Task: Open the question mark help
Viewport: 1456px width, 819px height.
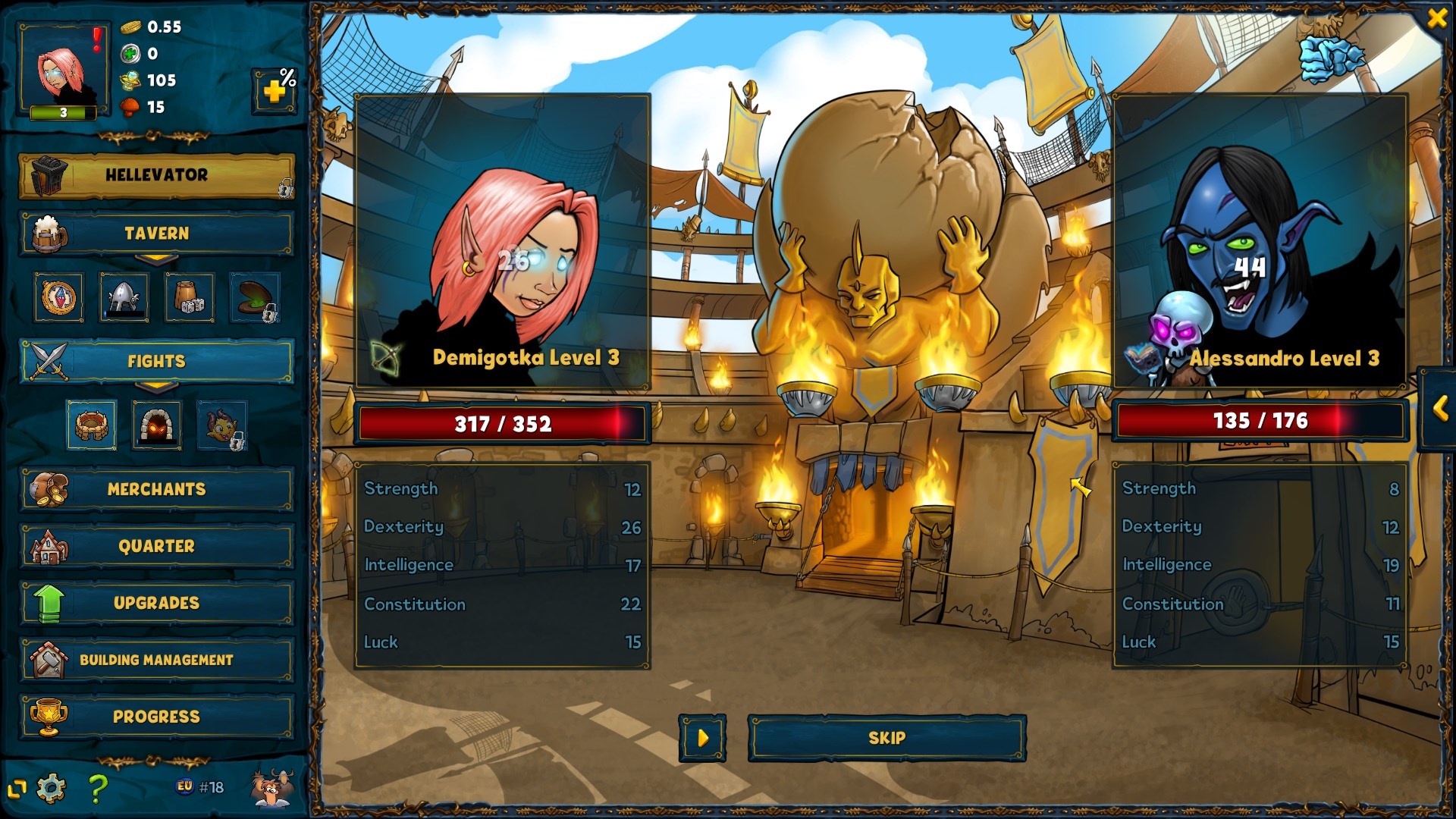Action: pos(97,789)
